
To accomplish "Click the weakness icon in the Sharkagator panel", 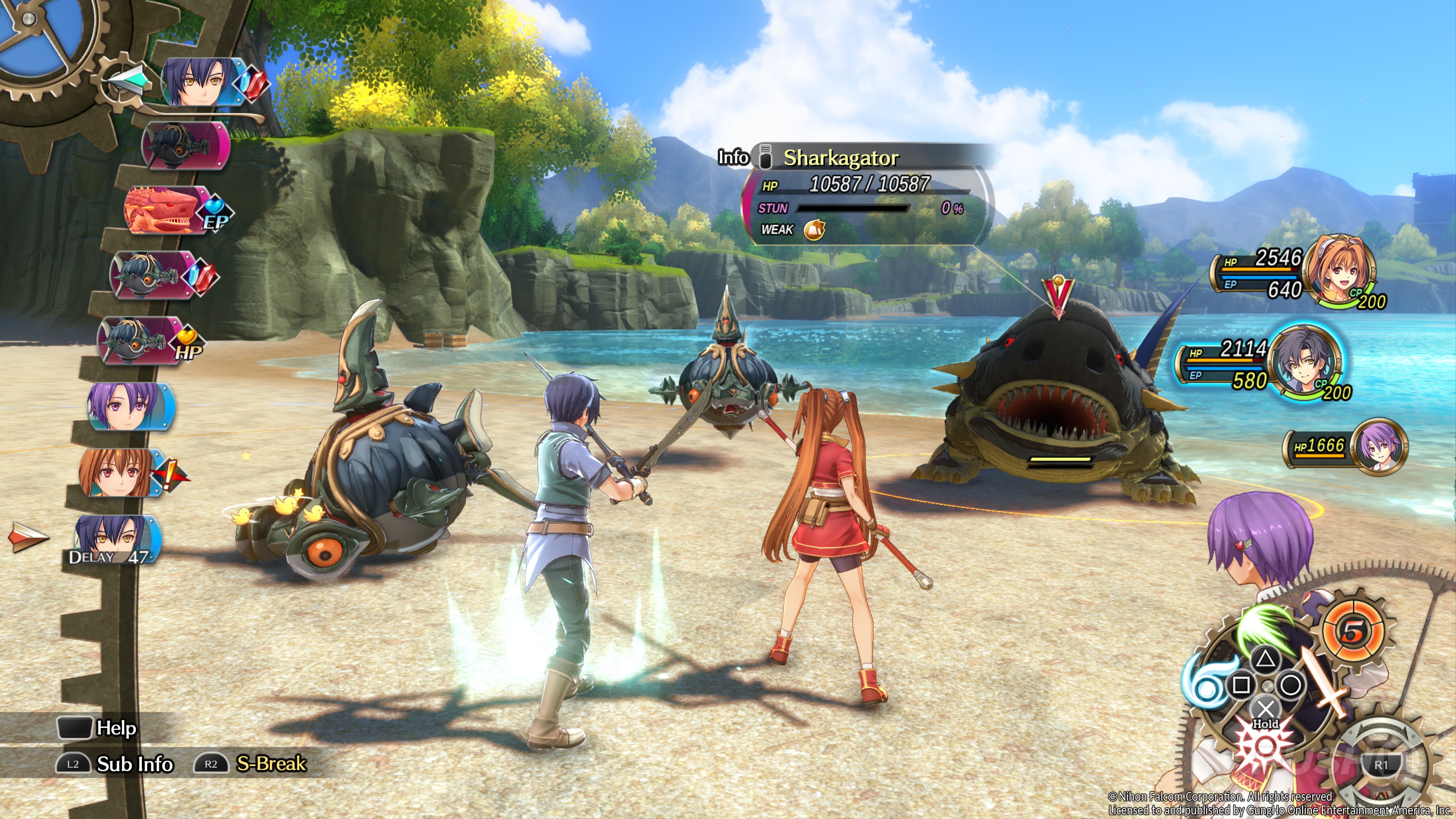I will click(x=814, y=229).
